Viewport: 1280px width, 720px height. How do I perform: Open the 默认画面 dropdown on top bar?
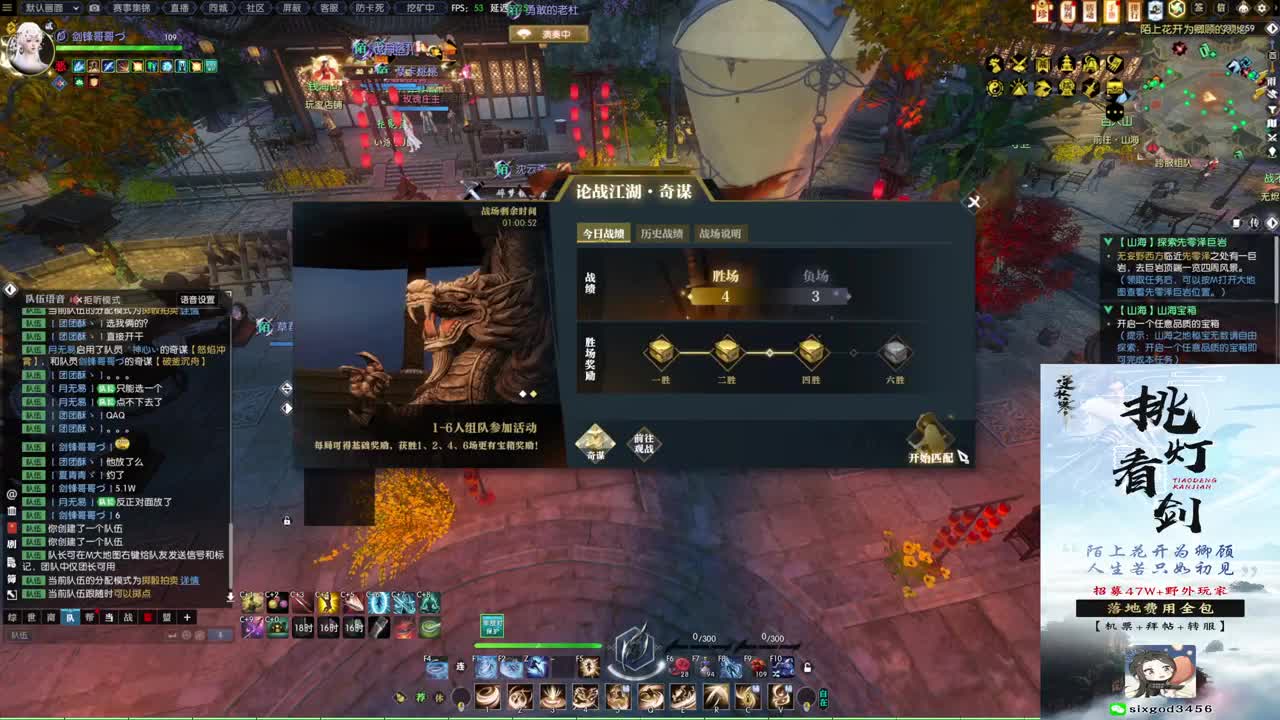[47, 8]
